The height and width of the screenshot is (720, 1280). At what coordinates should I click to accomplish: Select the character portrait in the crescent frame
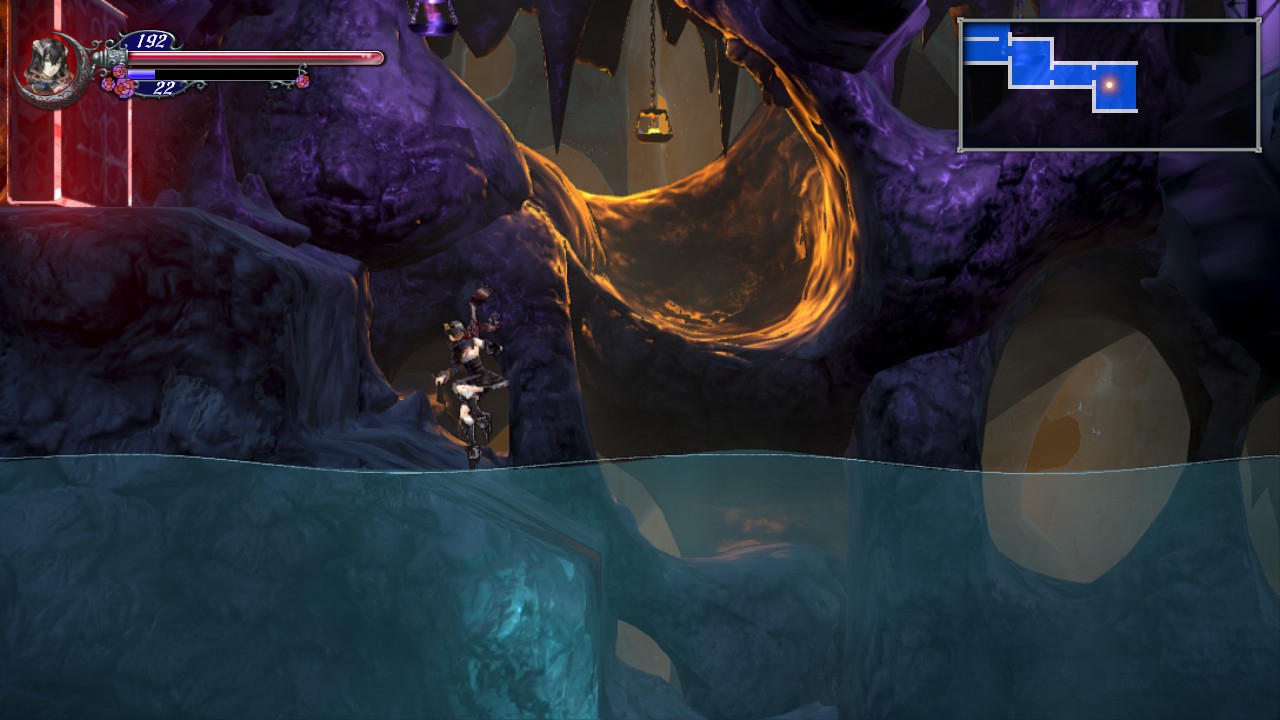click(x=47, y=66)
